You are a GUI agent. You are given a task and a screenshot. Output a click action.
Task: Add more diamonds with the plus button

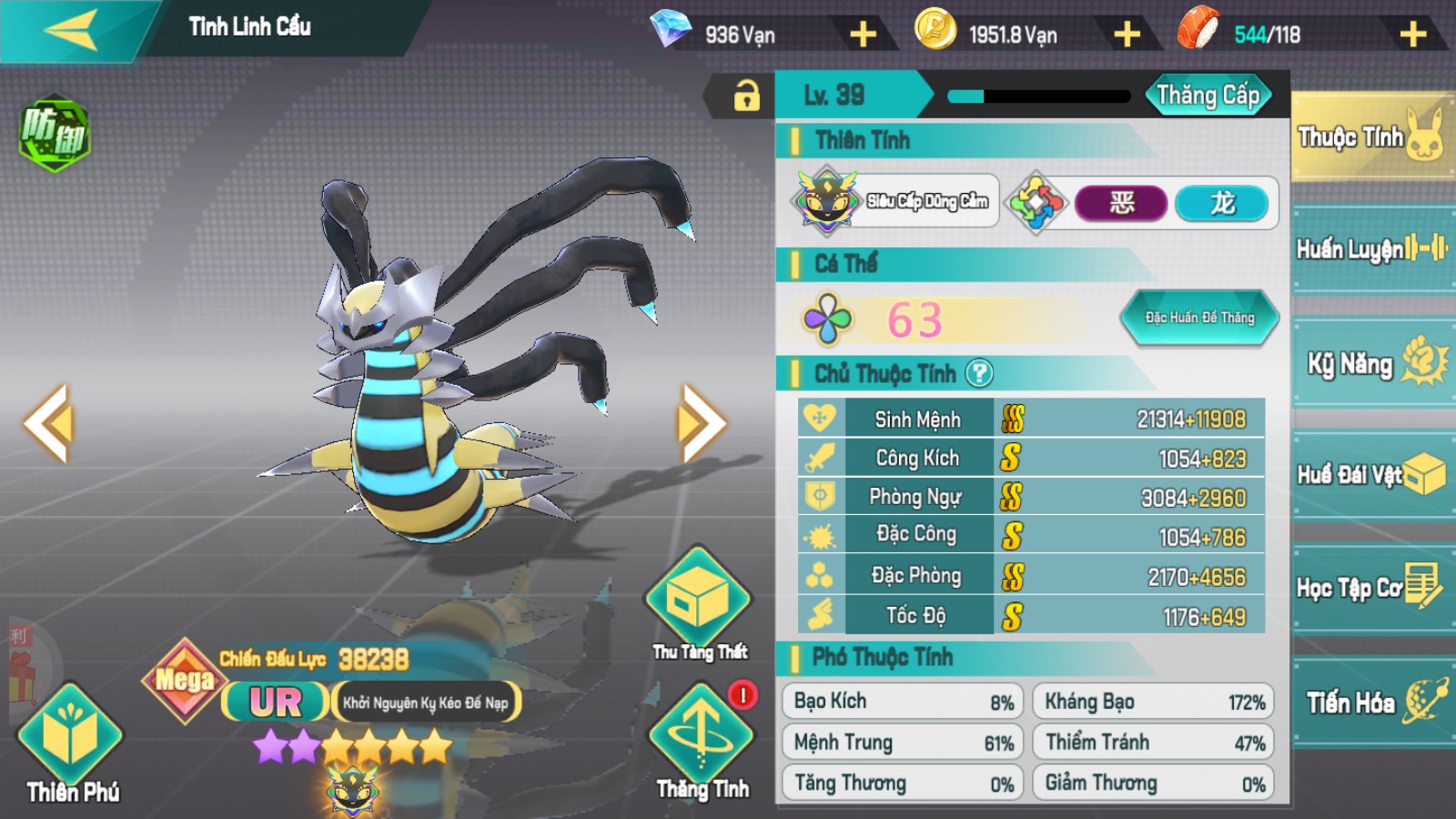click(x=863, y=35)
